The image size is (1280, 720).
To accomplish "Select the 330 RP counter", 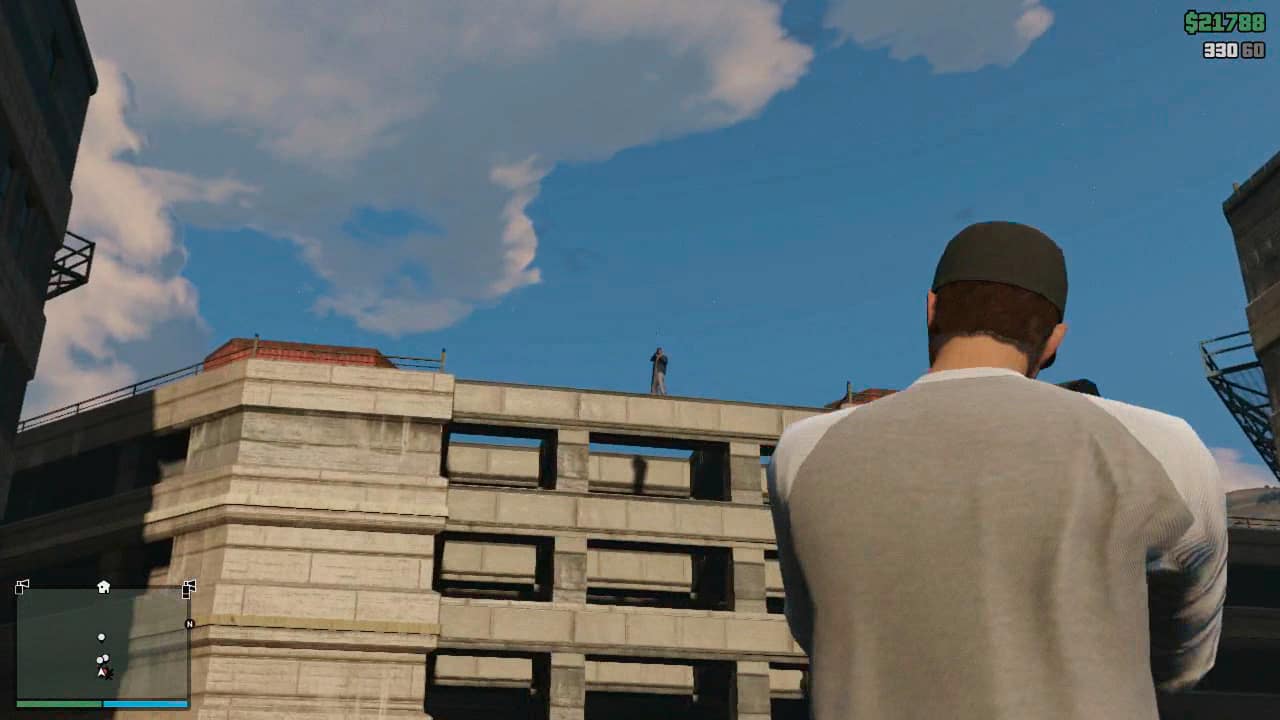I will (1221, 50).
